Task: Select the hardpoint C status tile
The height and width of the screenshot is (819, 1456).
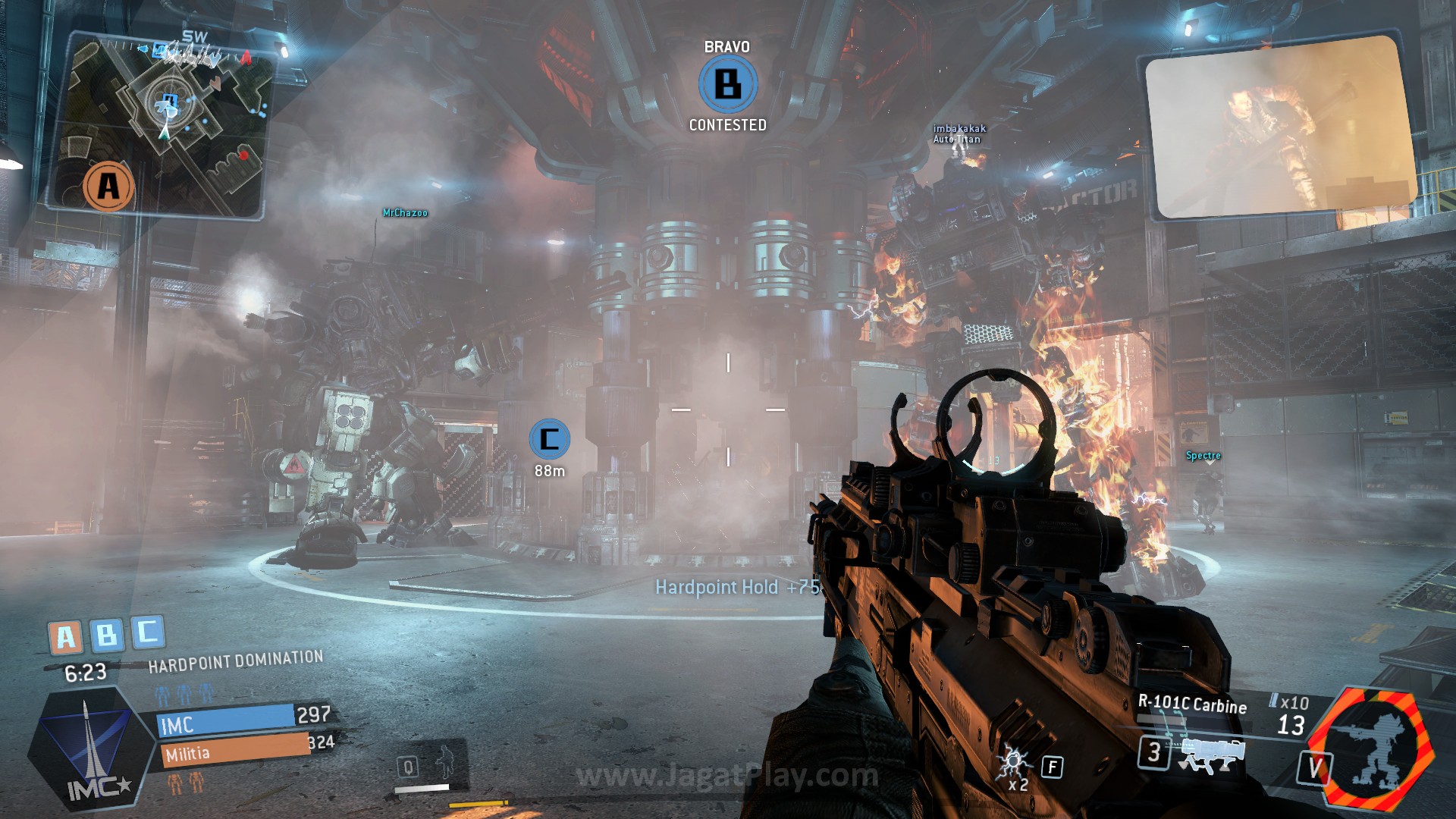Action: (x=148, y=631)
